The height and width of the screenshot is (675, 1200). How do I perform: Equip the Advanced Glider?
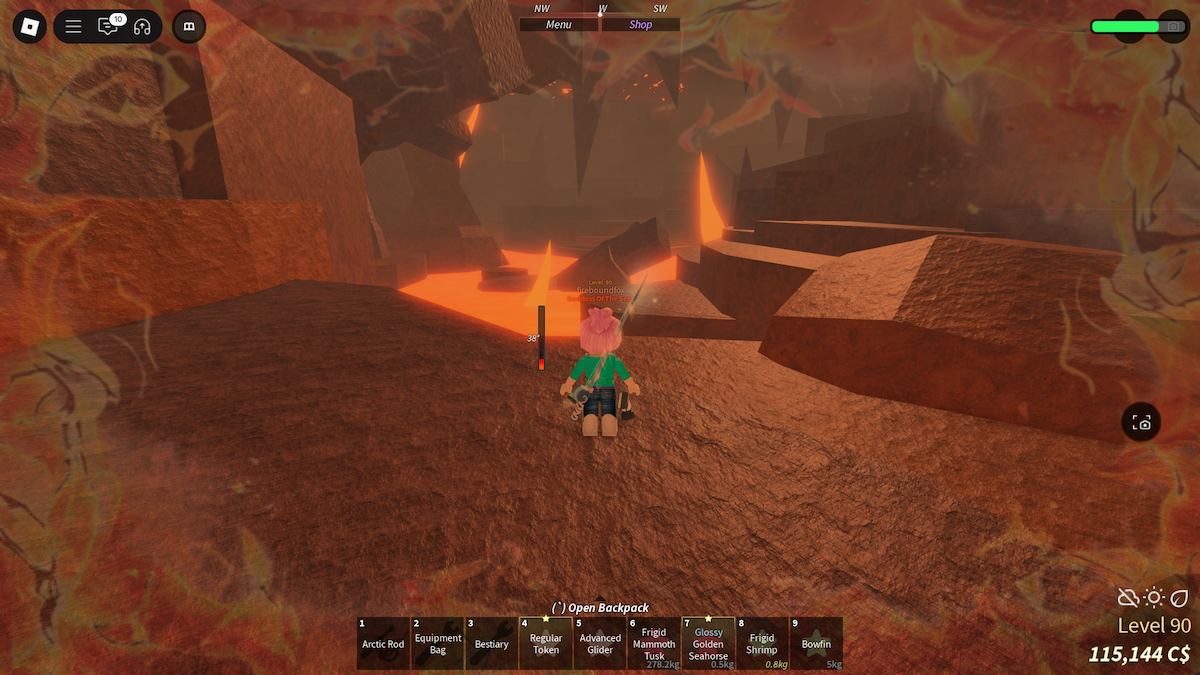(600, 643)
